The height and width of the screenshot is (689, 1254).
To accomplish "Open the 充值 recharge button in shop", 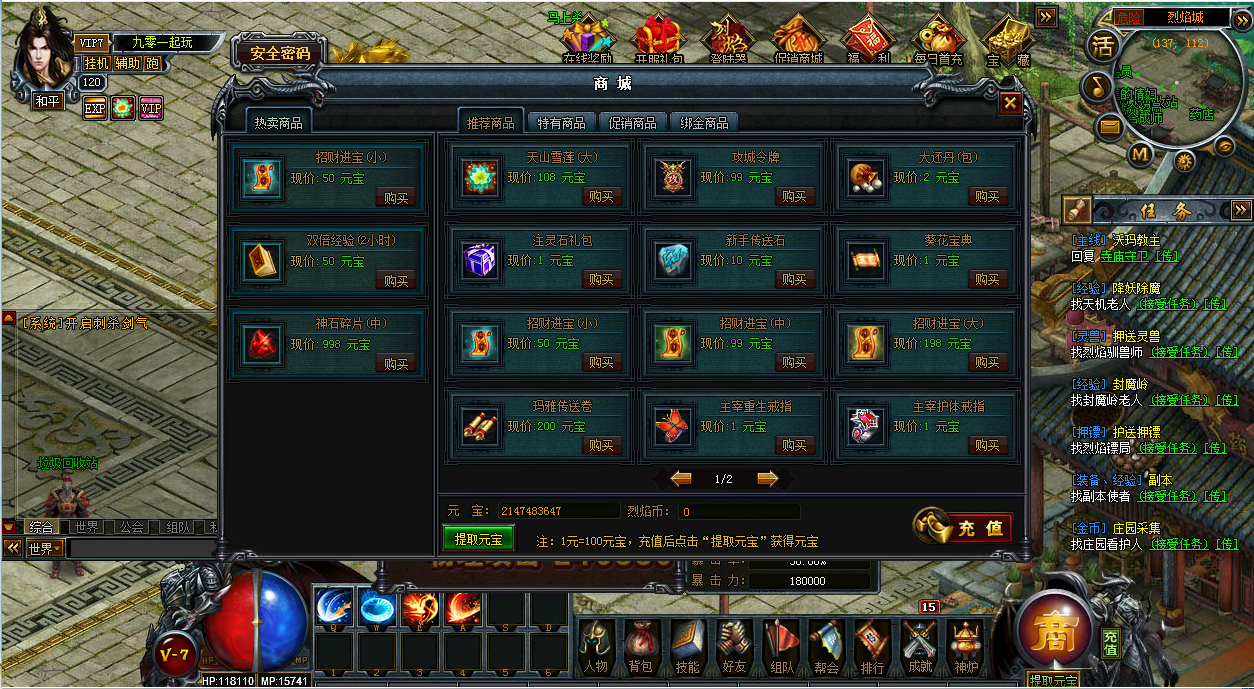I will (963, 528).
